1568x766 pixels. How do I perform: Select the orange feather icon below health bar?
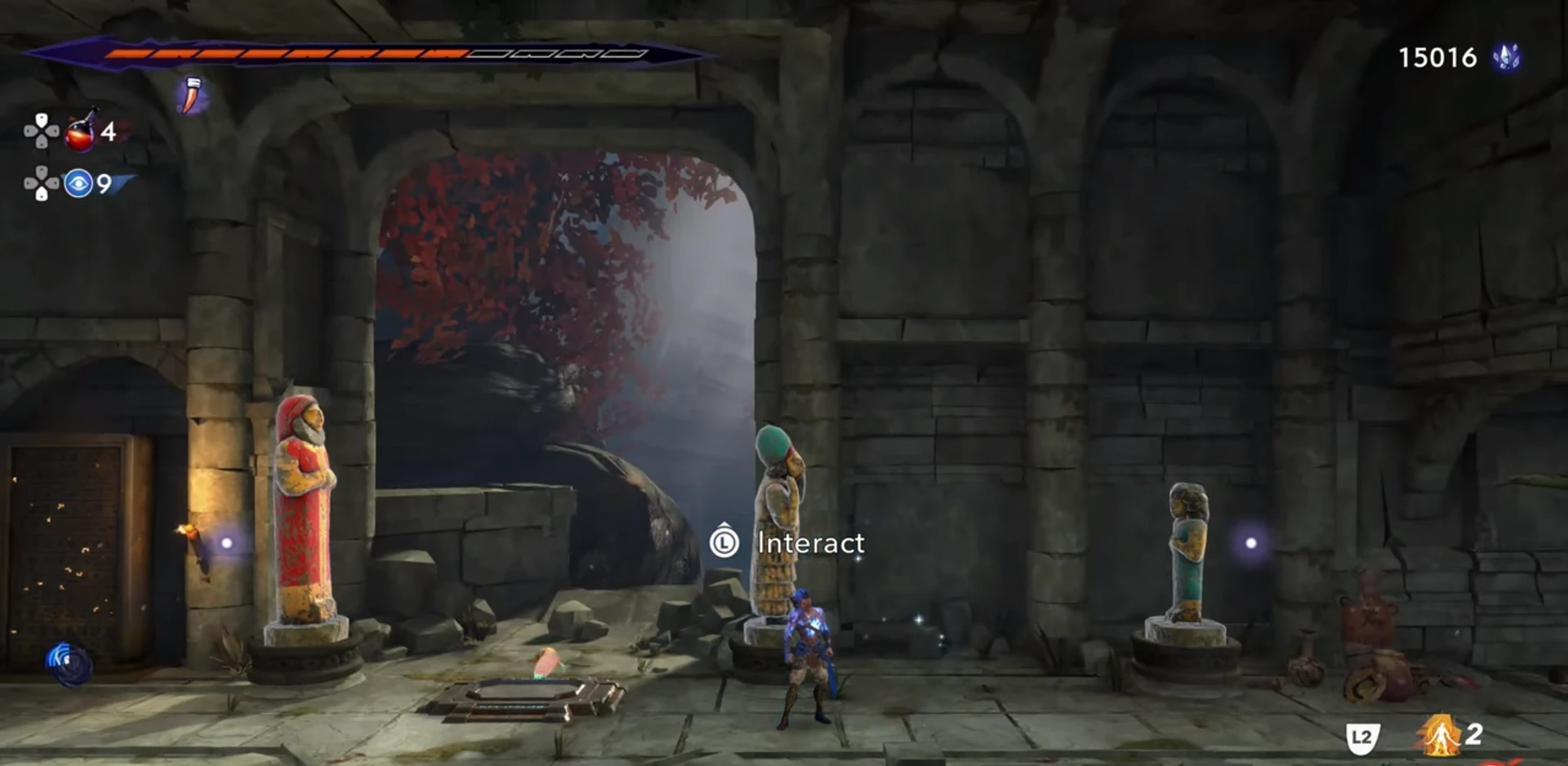pyautogui.click(x=191, y=96)
